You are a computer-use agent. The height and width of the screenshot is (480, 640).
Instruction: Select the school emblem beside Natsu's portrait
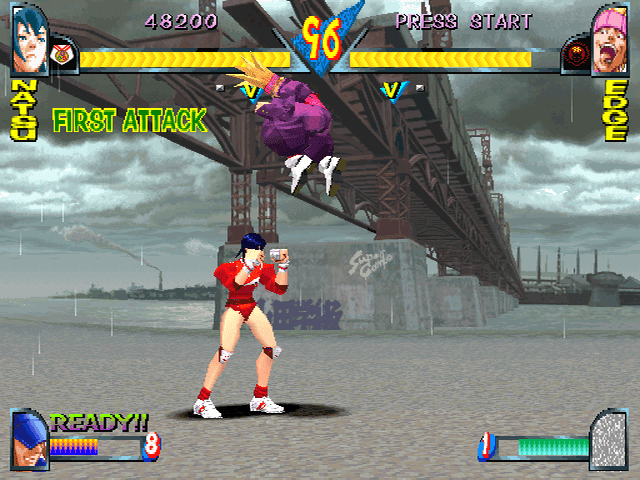61,56
